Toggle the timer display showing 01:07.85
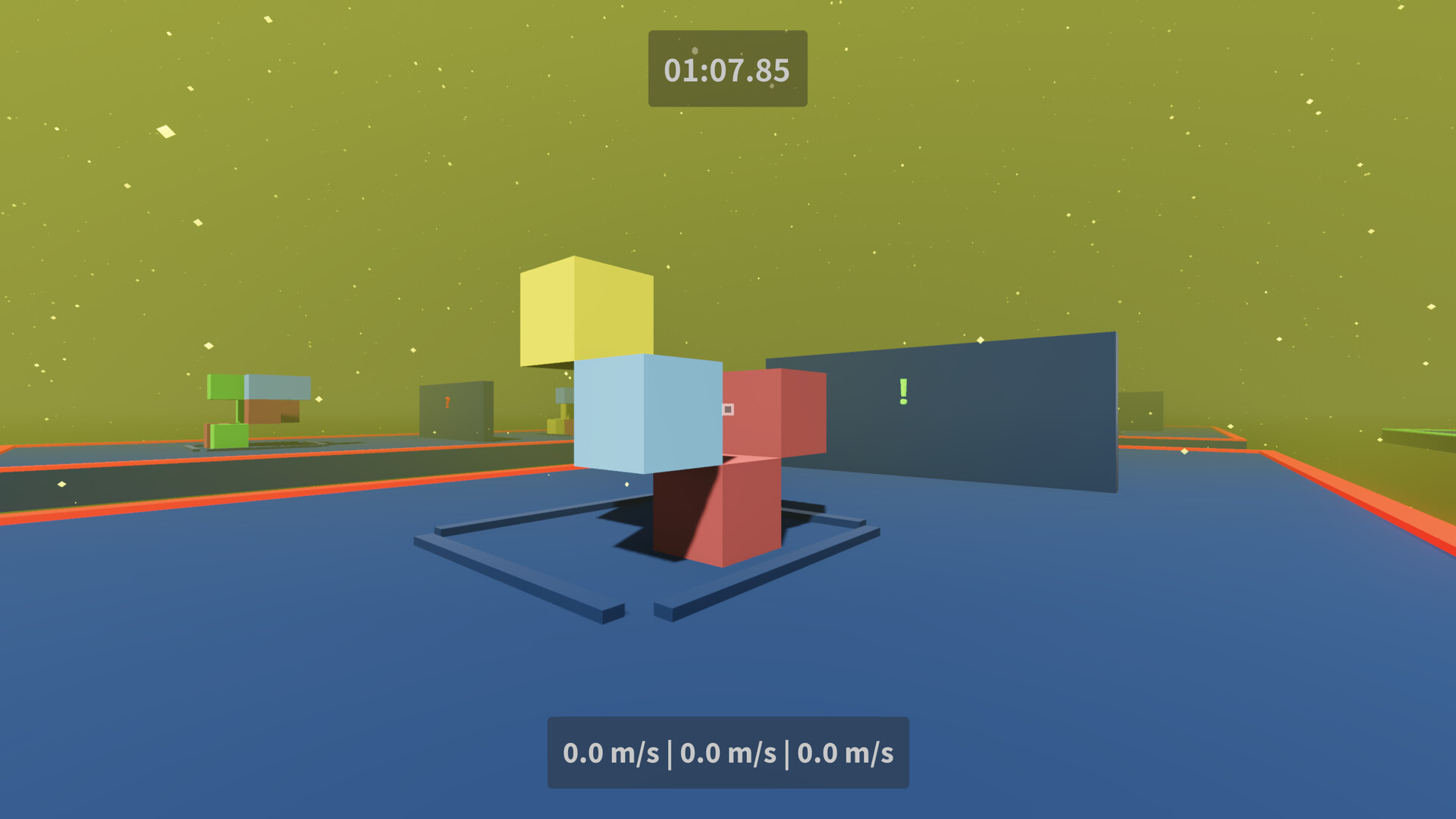 (x=726, y=69)
